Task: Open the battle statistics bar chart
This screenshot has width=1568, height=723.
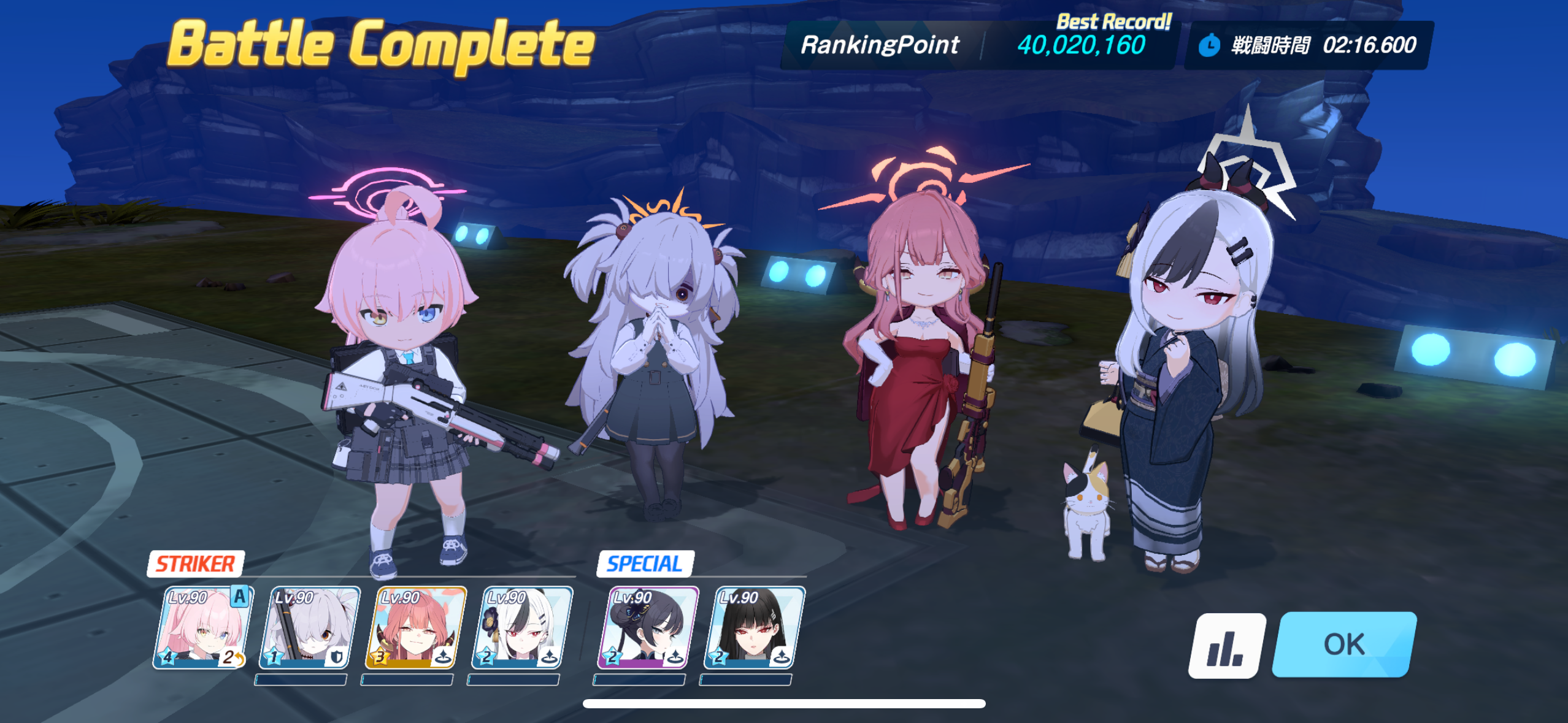Action: 1226,646
